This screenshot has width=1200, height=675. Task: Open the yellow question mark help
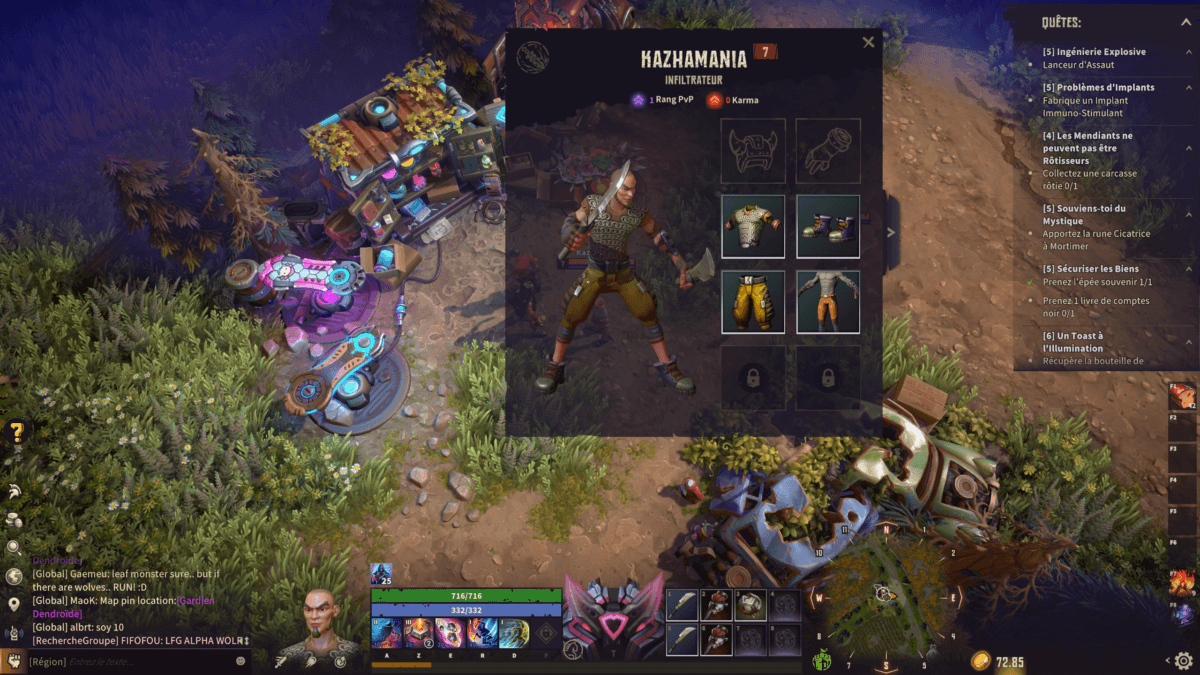(x=16, y=432)
